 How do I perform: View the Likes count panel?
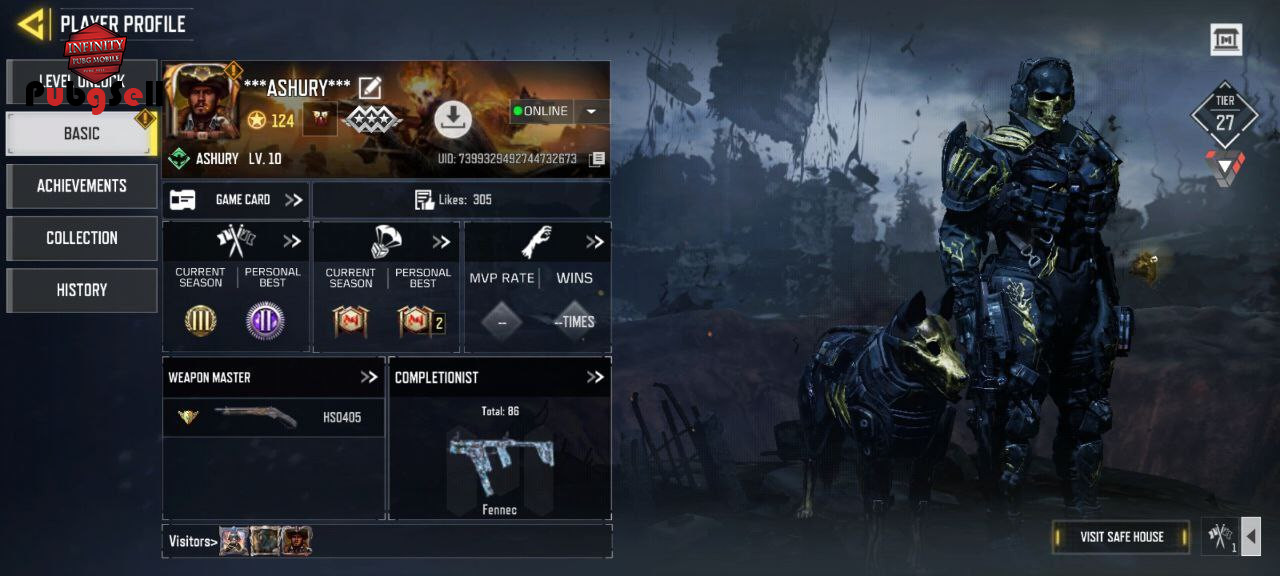pyautogui.click(x=461, y=200)
